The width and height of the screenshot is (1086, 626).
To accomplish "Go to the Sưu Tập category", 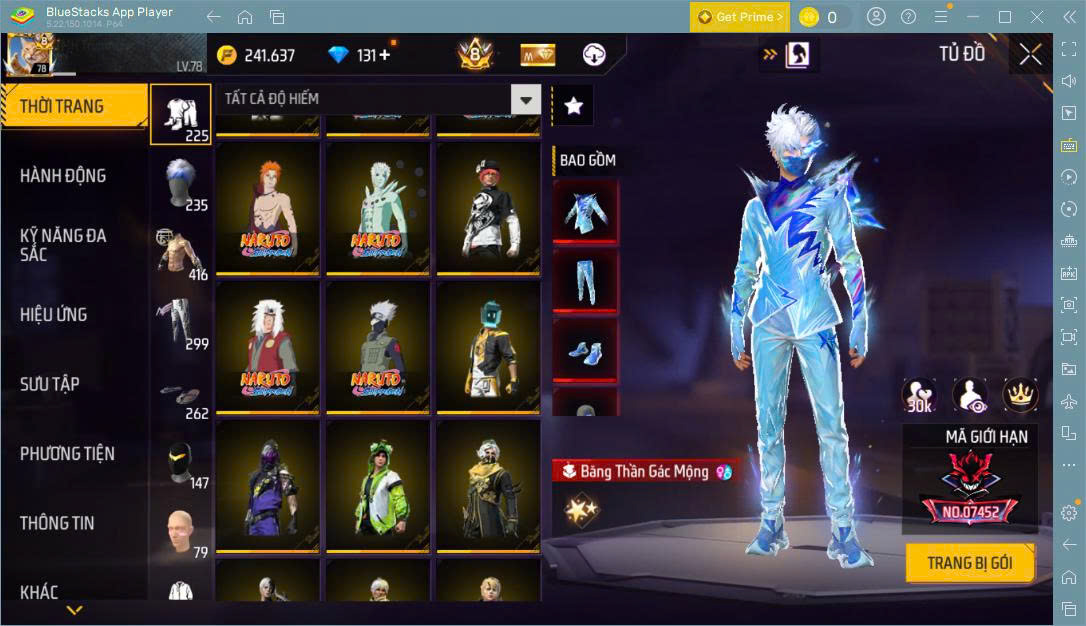I will 50,384.
